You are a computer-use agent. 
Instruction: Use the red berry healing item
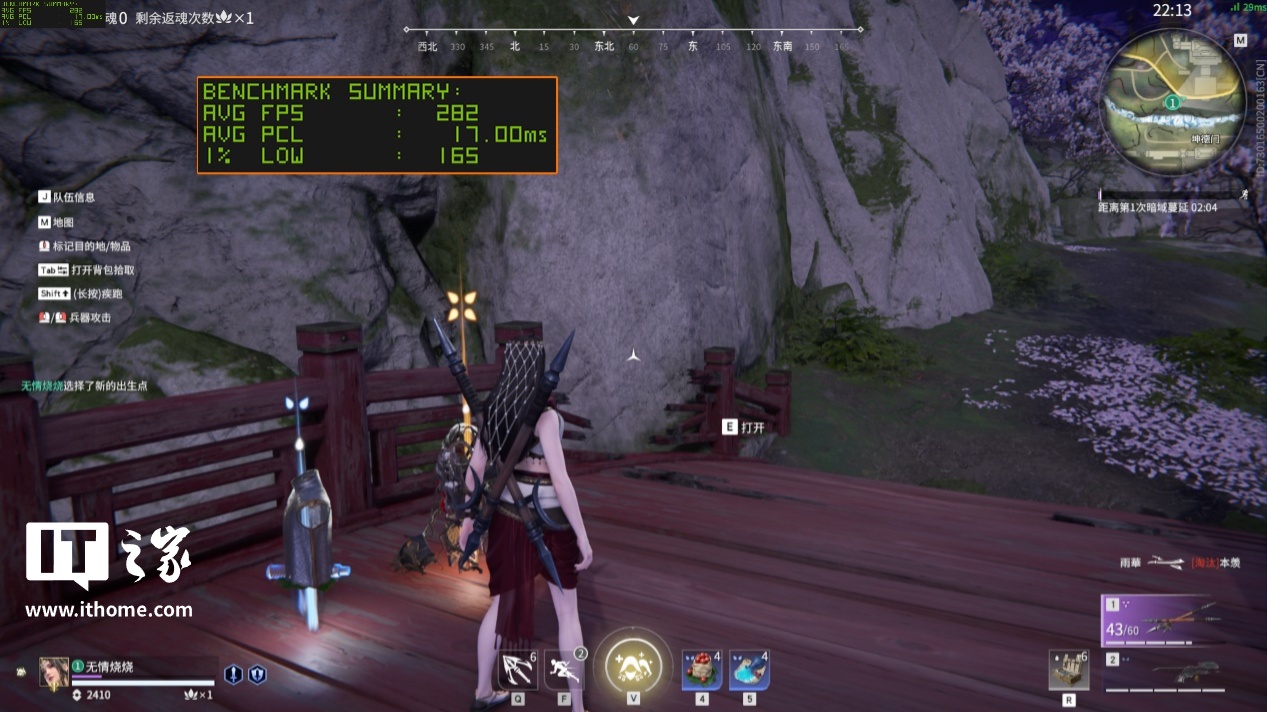[x=702, y=669]
